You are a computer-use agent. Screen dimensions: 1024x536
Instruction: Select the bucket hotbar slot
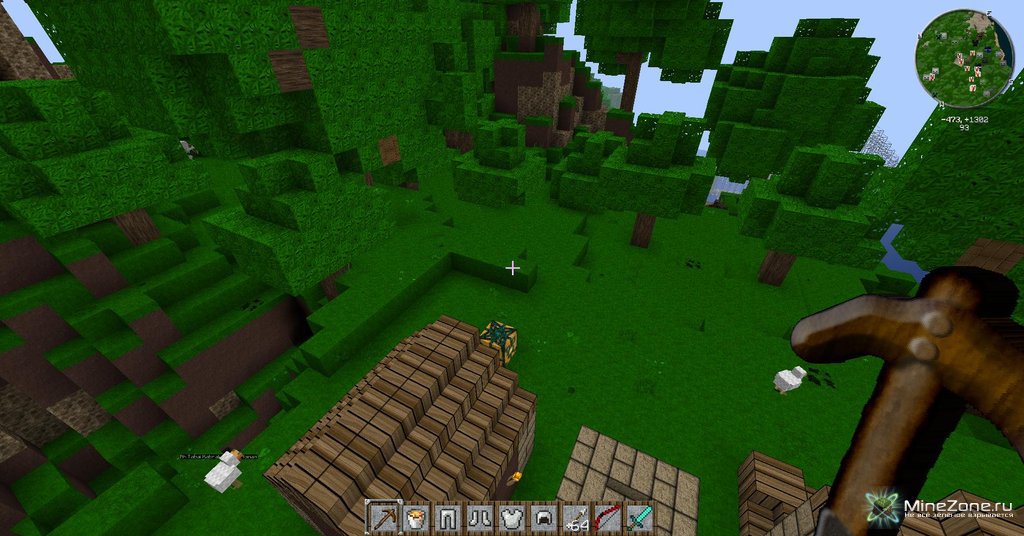point(413,517)
